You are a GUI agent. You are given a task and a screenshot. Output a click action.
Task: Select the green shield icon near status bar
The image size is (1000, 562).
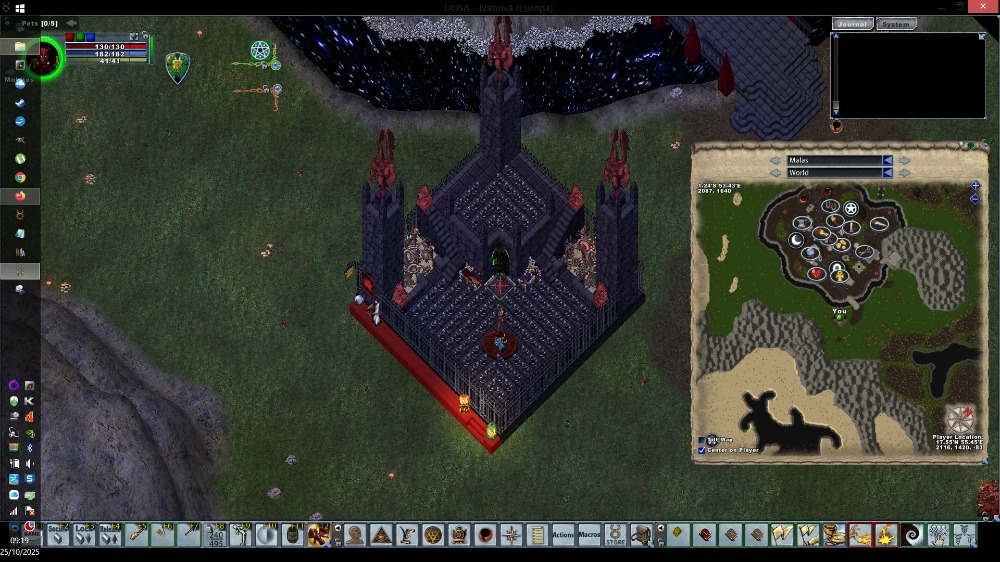177,66
